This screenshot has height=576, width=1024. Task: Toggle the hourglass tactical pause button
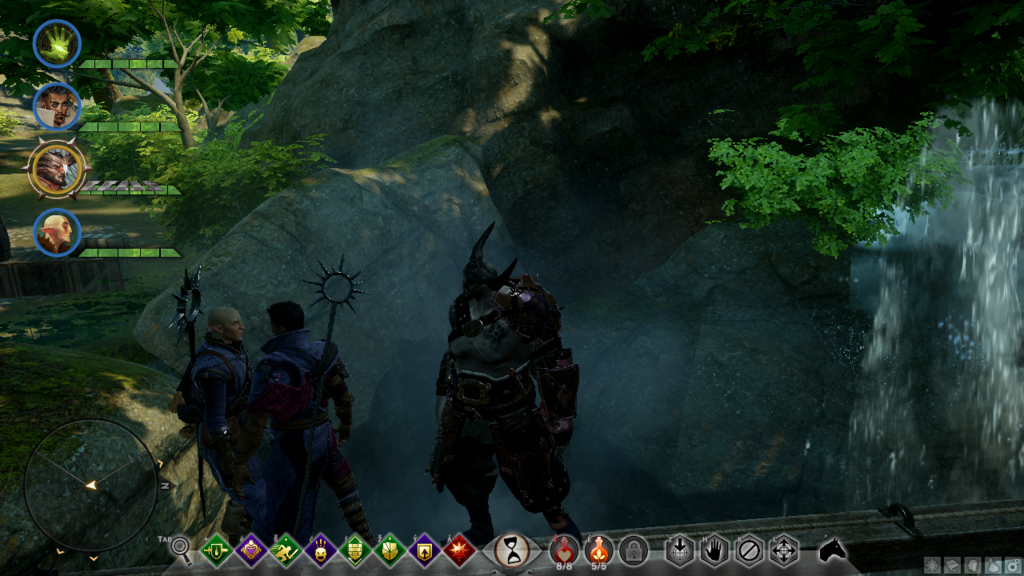(512, 549)
